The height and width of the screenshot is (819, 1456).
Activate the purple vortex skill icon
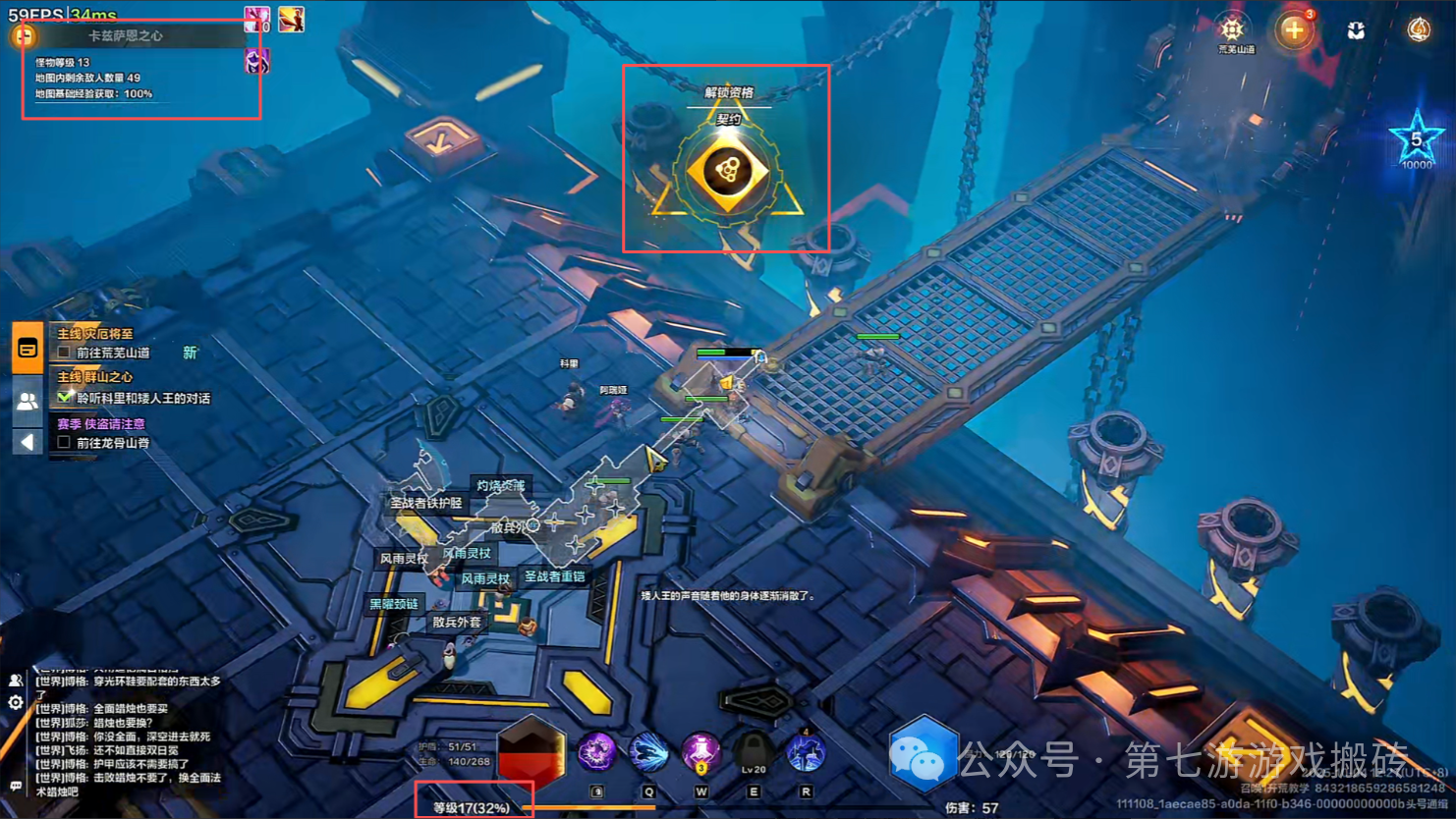596,752
